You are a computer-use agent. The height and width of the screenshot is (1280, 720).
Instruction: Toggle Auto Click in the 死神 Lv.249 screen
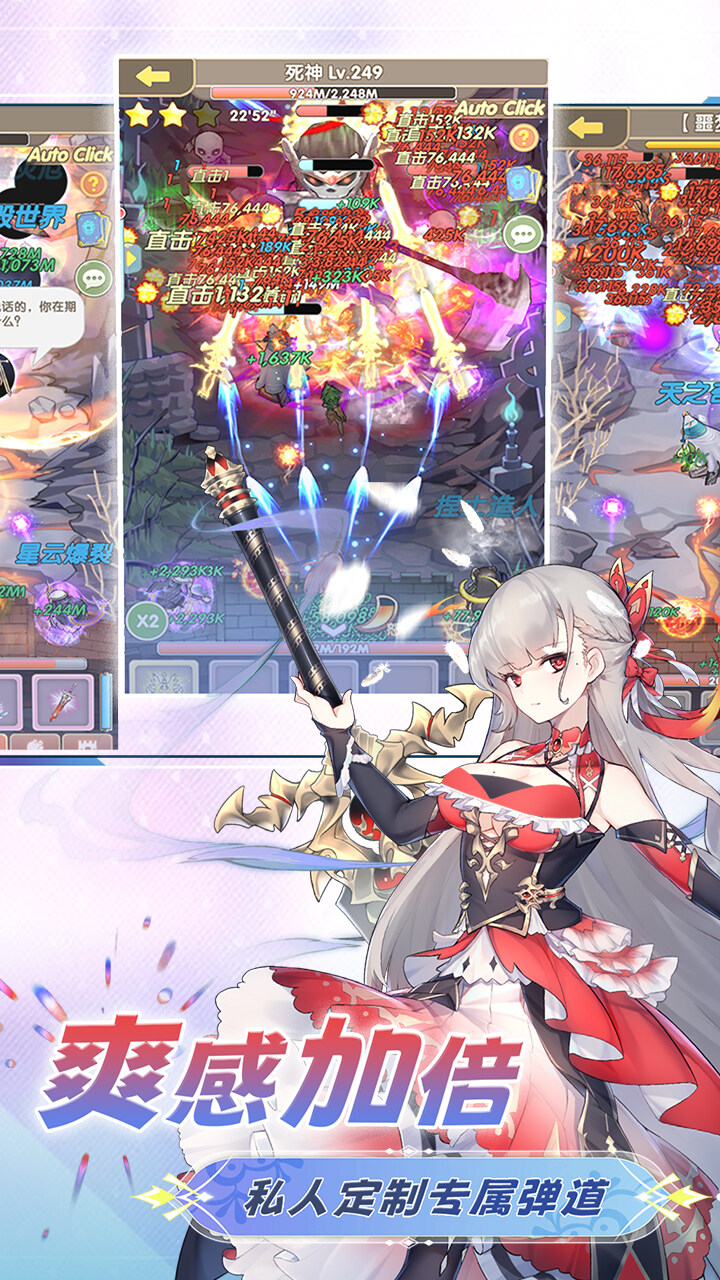500,108
